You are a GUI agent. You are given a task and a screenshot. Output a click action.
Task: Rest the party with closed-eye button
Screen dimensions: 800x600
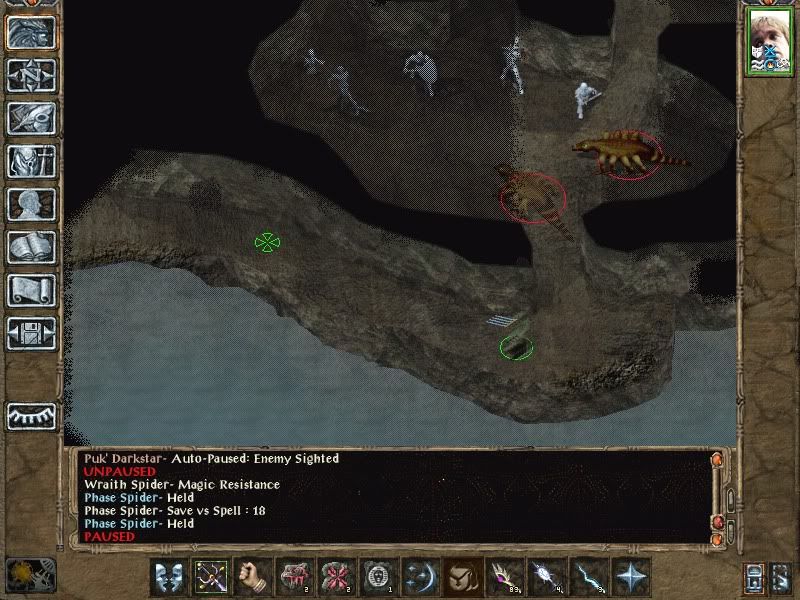coord(31,415)
